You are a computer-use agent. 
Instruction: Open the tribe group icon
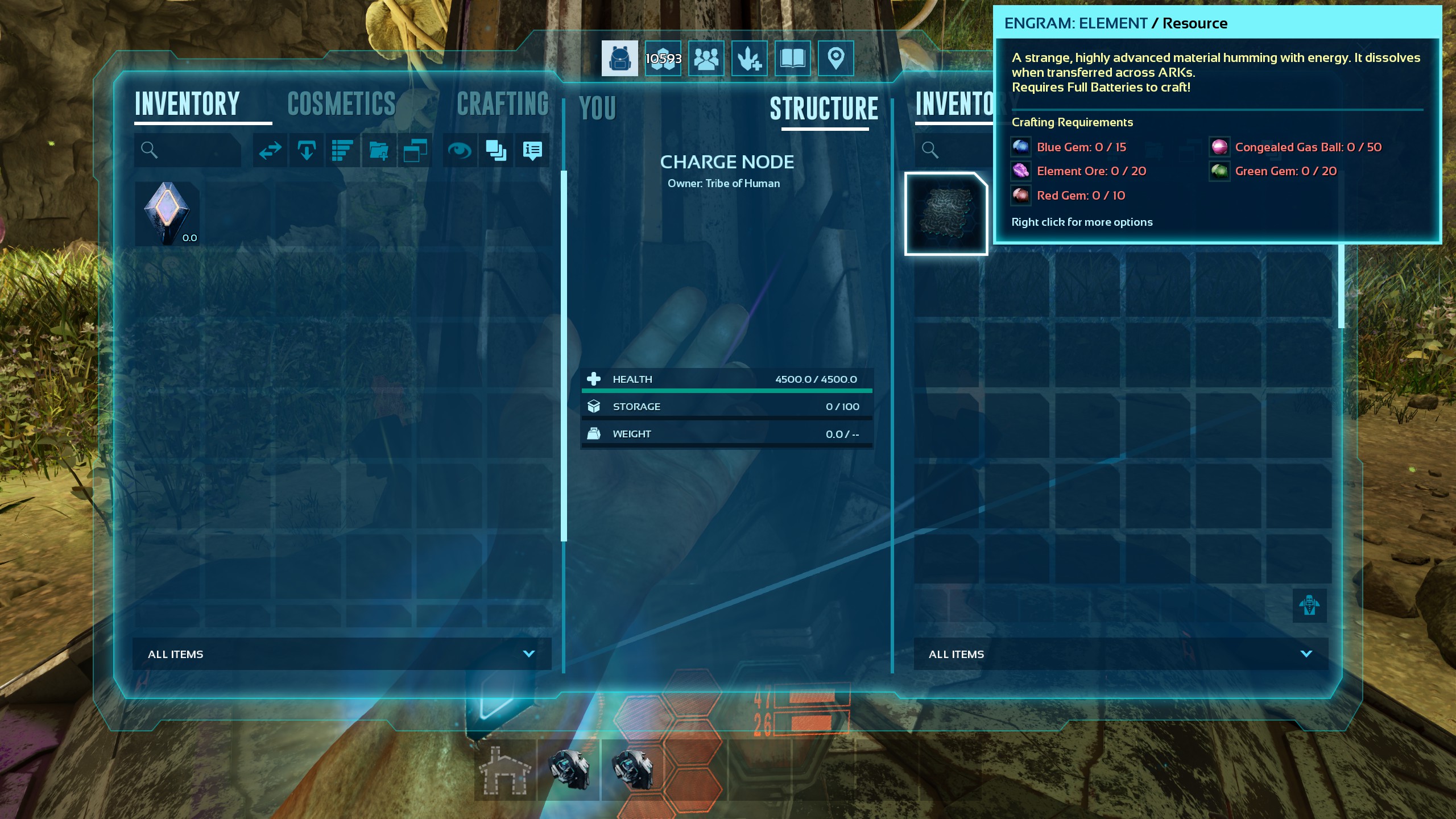coord(706,58)
